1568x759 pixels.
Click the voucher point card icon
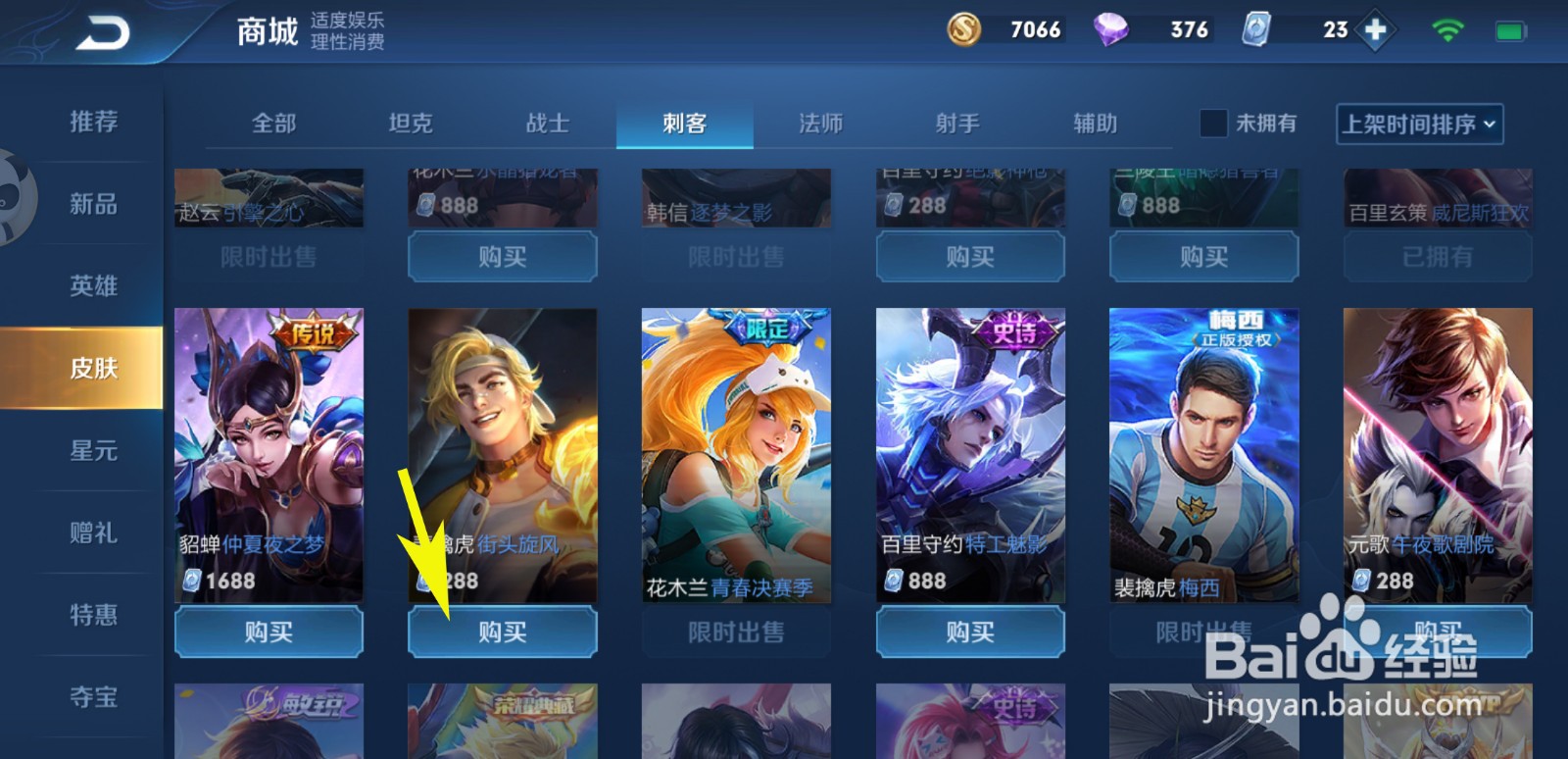pyautogui.click(x=1257, y=29)
